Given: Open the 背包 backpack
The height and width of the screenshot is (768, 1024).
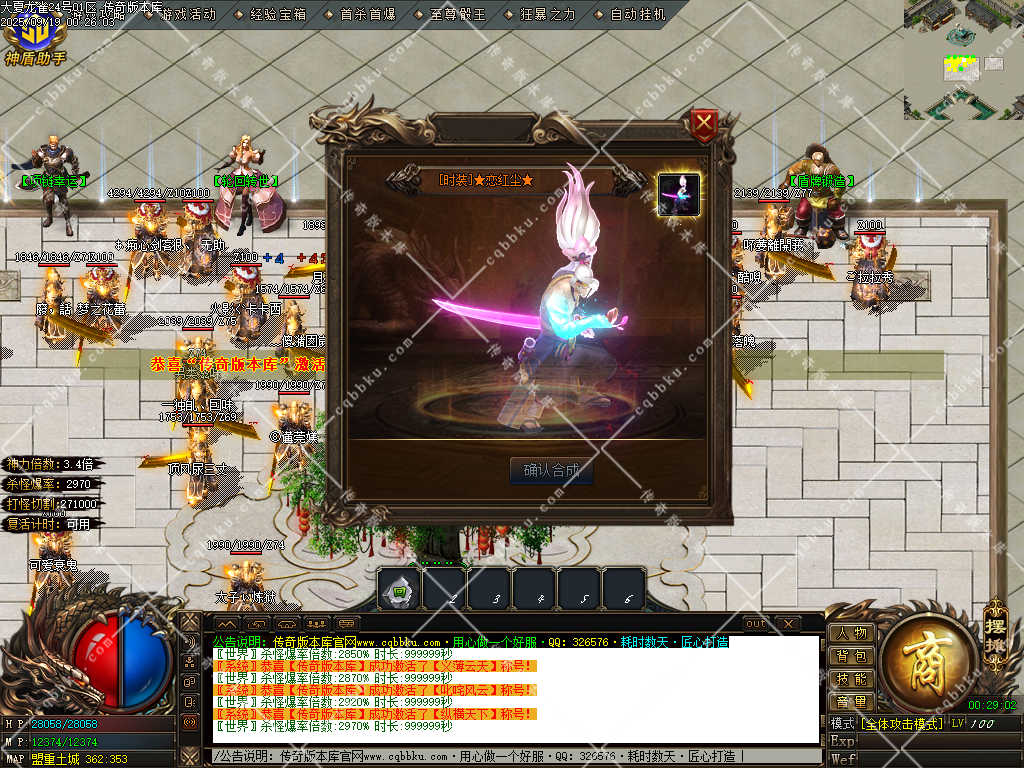Looking at the screenshot, I should (x=851, y=656).
